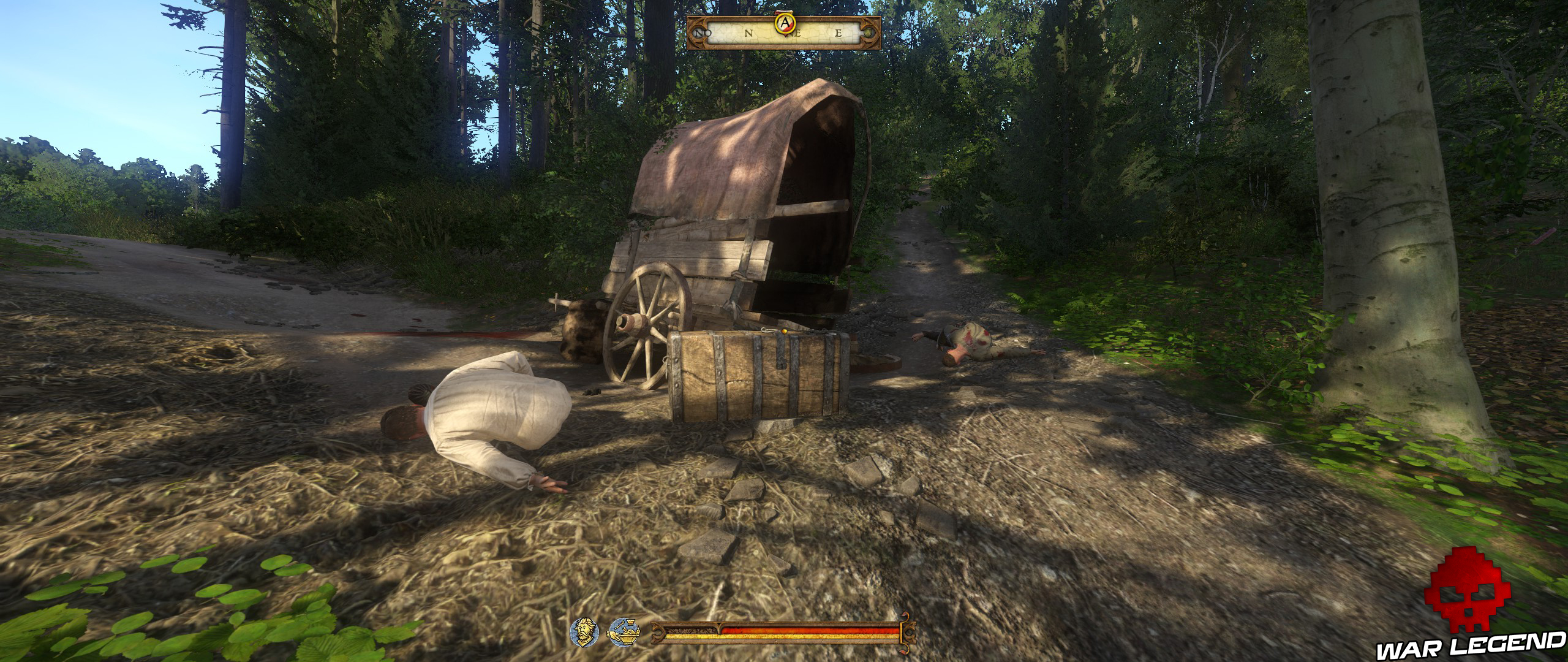
Task: Select the yellow A objective marker on compass
Action: coord(785,23)
